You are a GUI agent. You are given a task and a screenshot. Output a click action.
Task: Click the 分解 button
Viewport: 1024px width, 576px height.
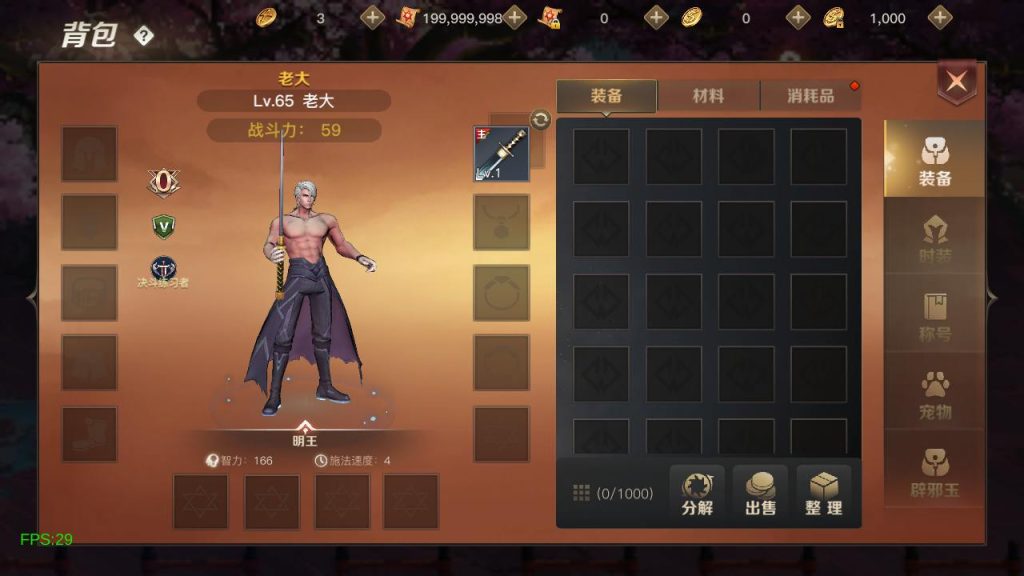(x=697, y=493)
